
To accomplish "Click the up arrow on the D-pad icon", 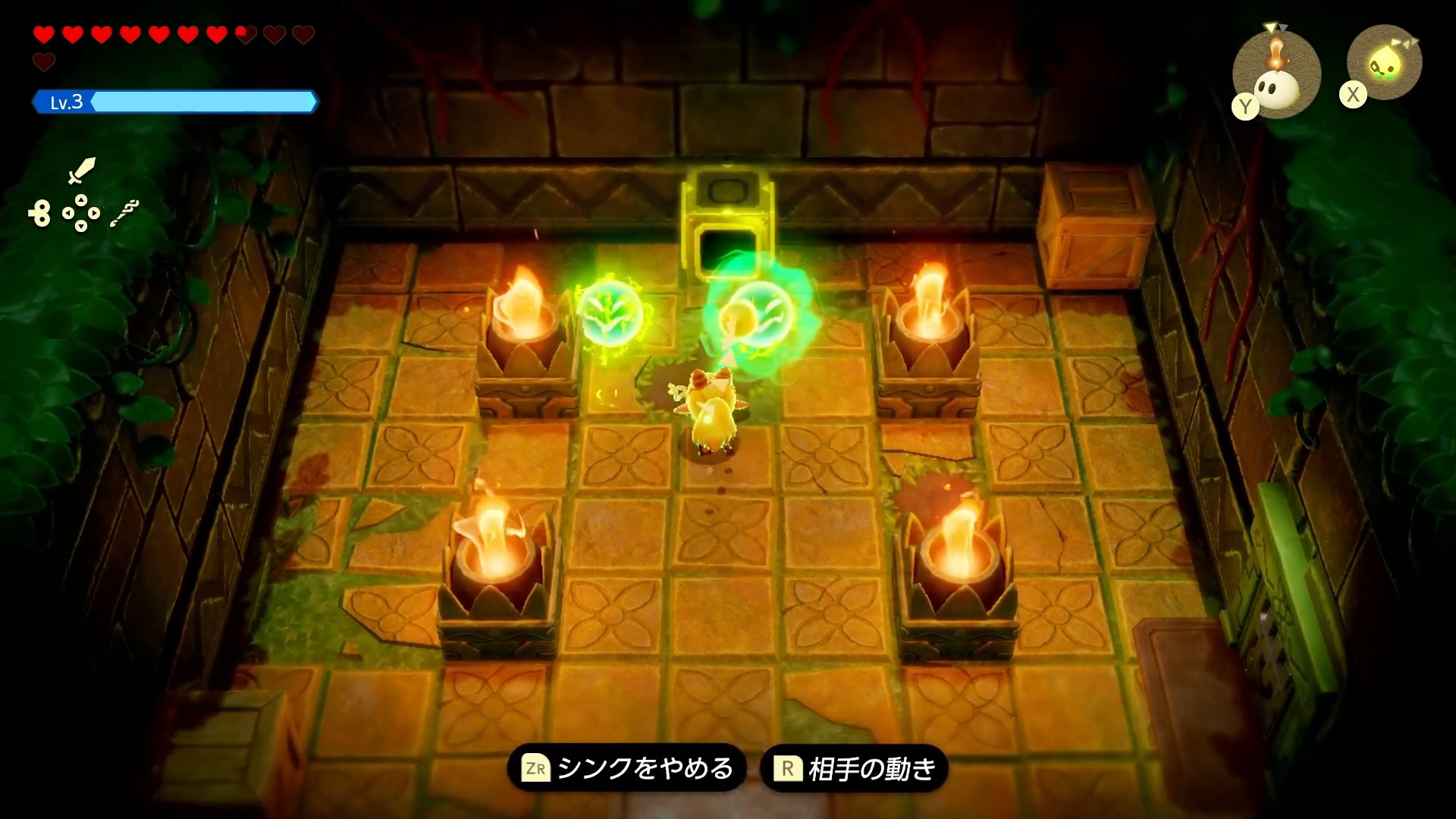I will pyautogui.click(x=81, y=200).
